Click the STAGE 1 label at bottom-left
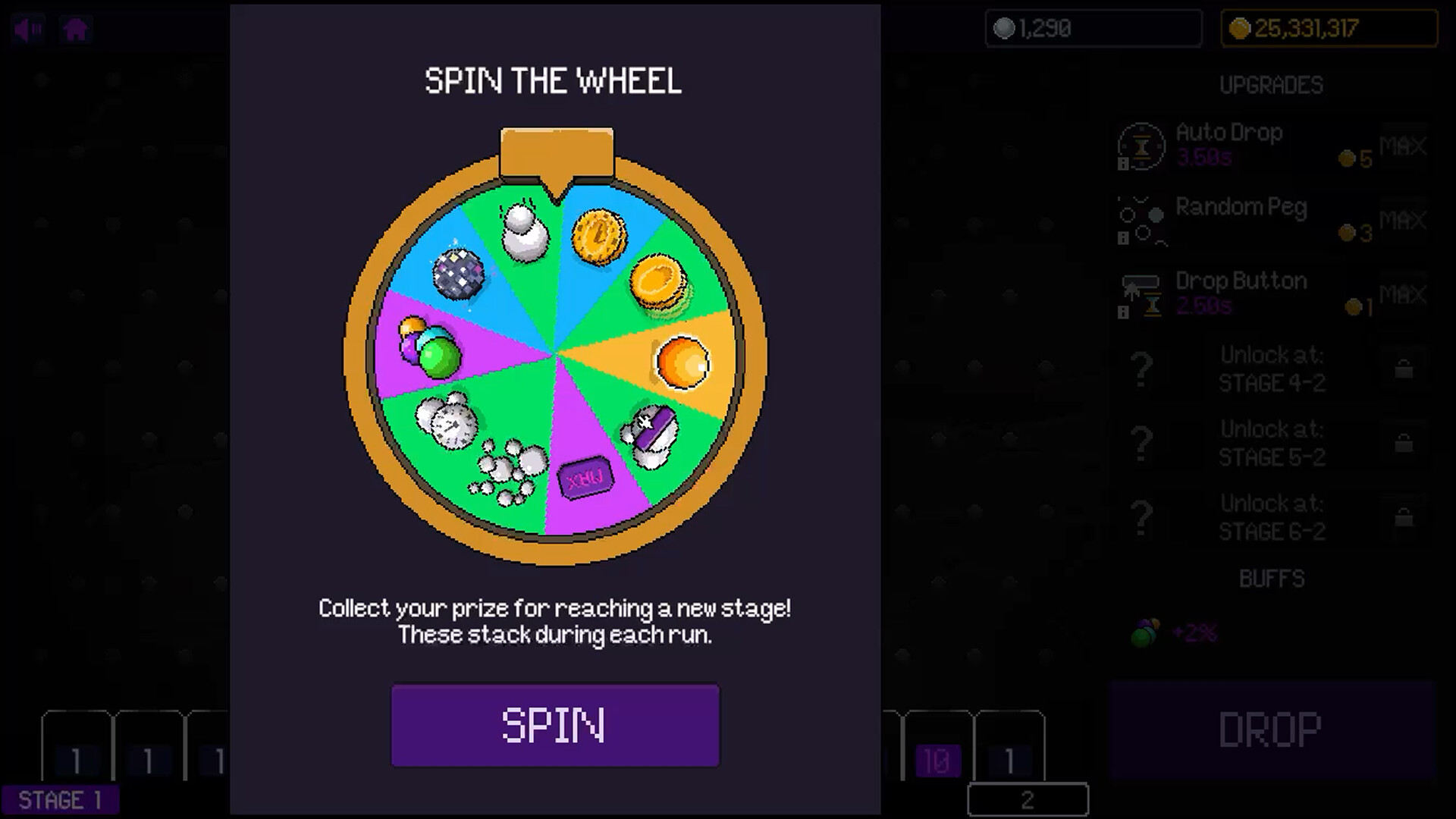 [62, 800]
